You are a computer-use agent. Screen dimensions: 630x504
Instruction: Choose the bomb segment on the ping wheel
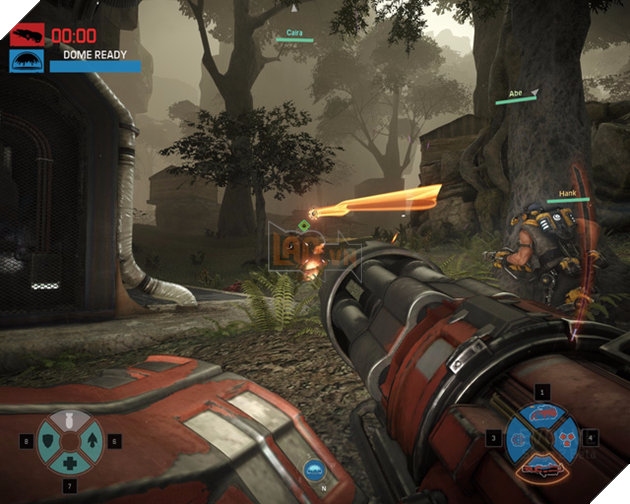[x=68, y=421]
